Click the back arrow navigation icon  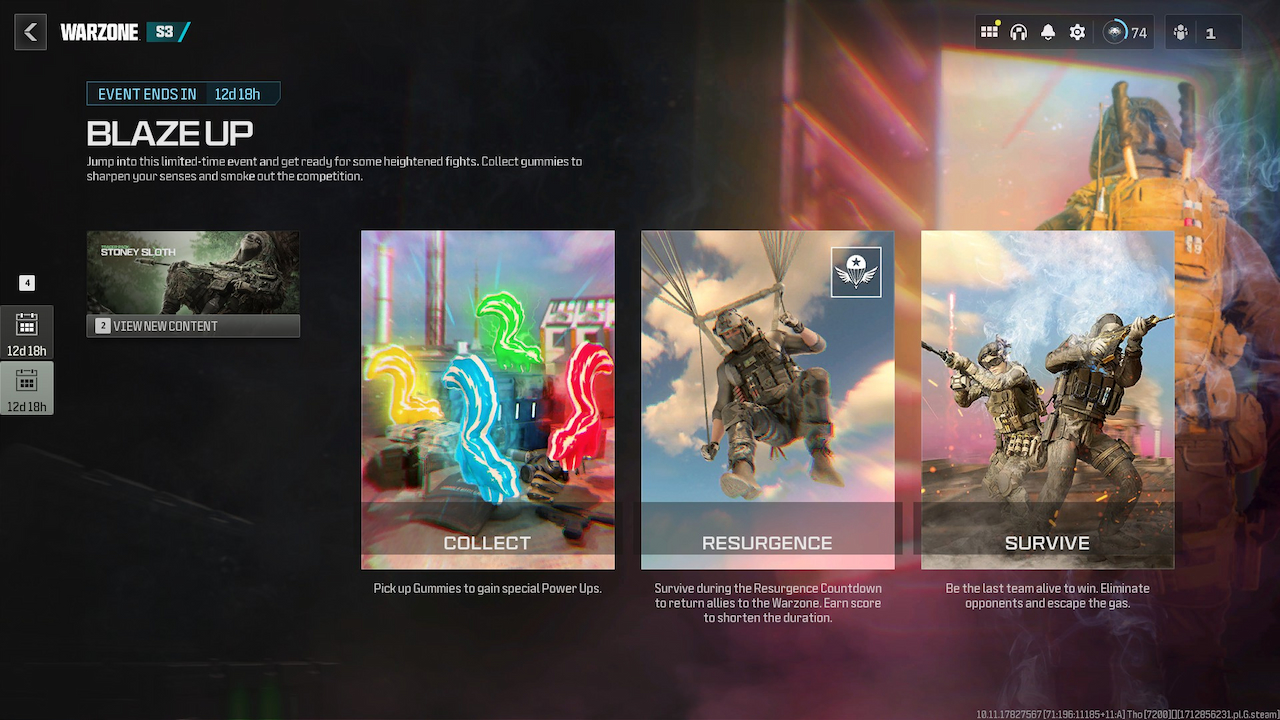click(x=30, y=31)
